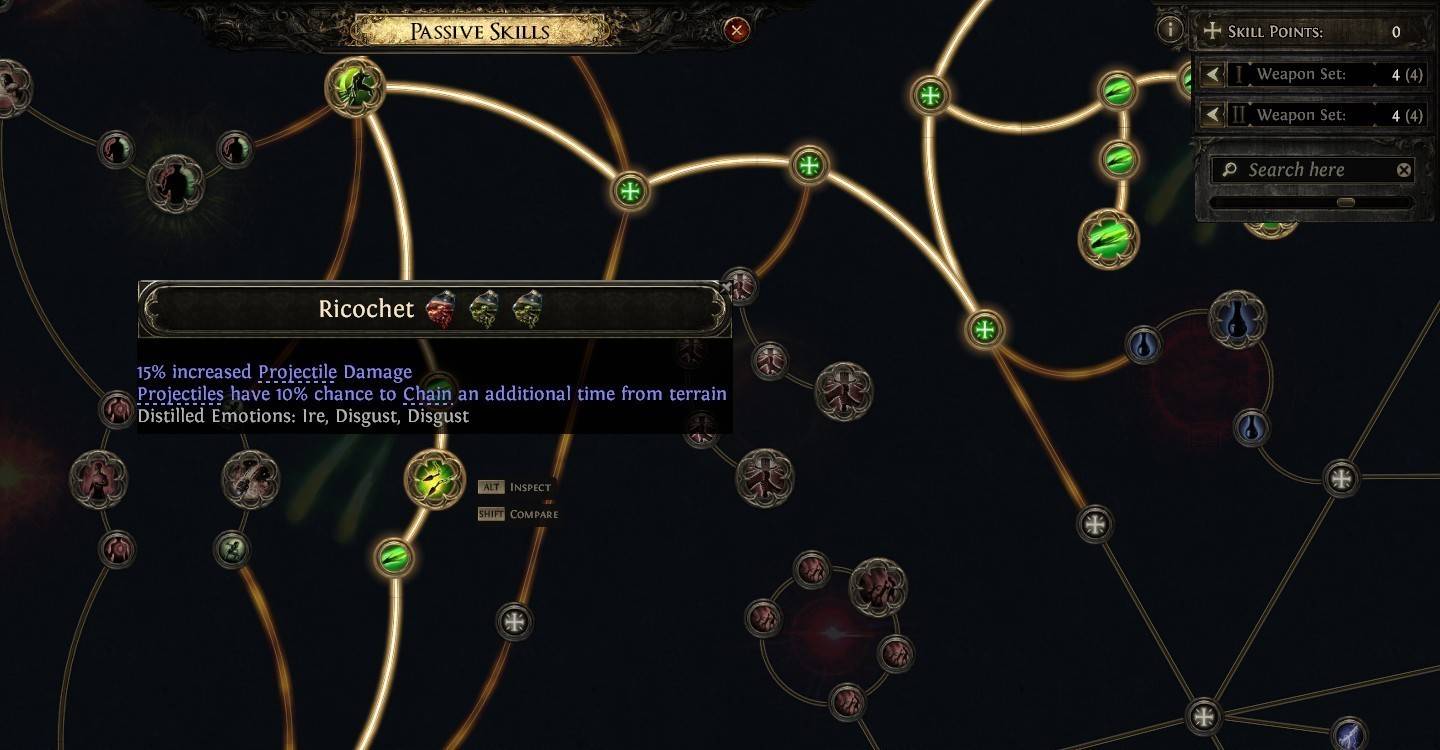Allocate the small green node below the Ricochet notable
Image resolution: width=1440 pixels, height=750 pixels.
click(393, 559)
